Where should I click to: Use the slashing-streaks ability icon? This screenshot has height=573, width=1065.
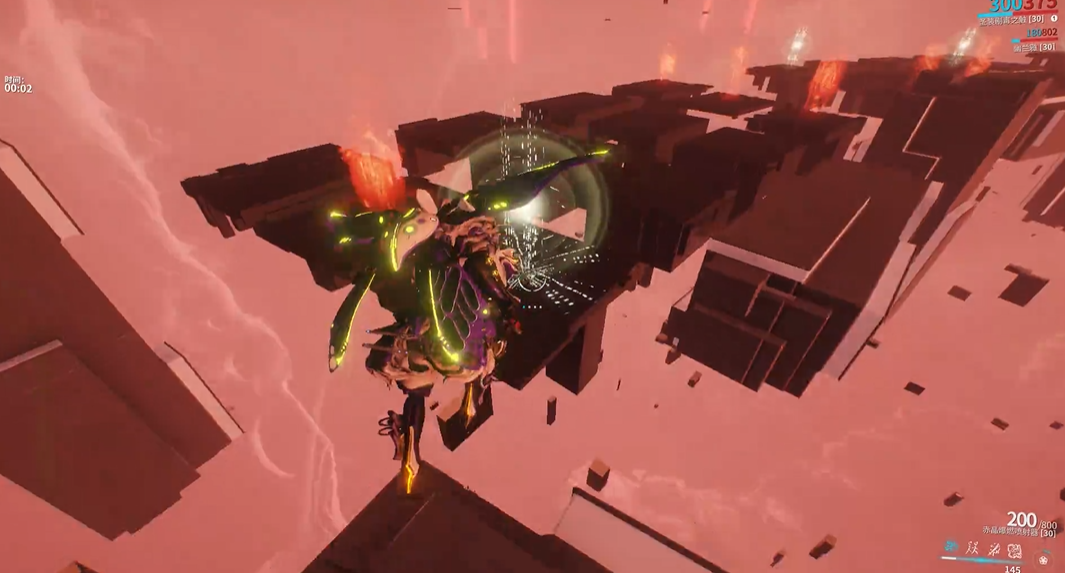993,549
